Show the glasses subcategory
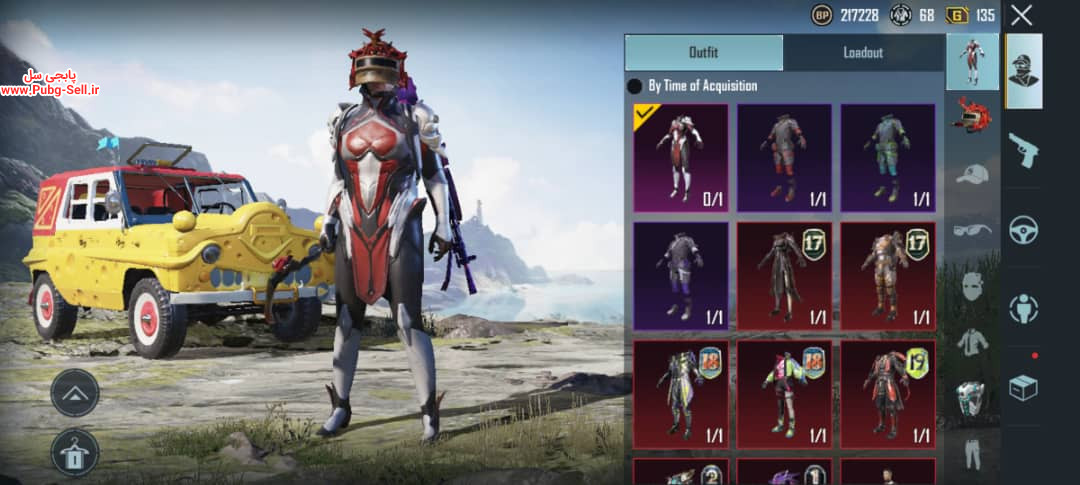Screen dimensions: 1080x485 972,229
